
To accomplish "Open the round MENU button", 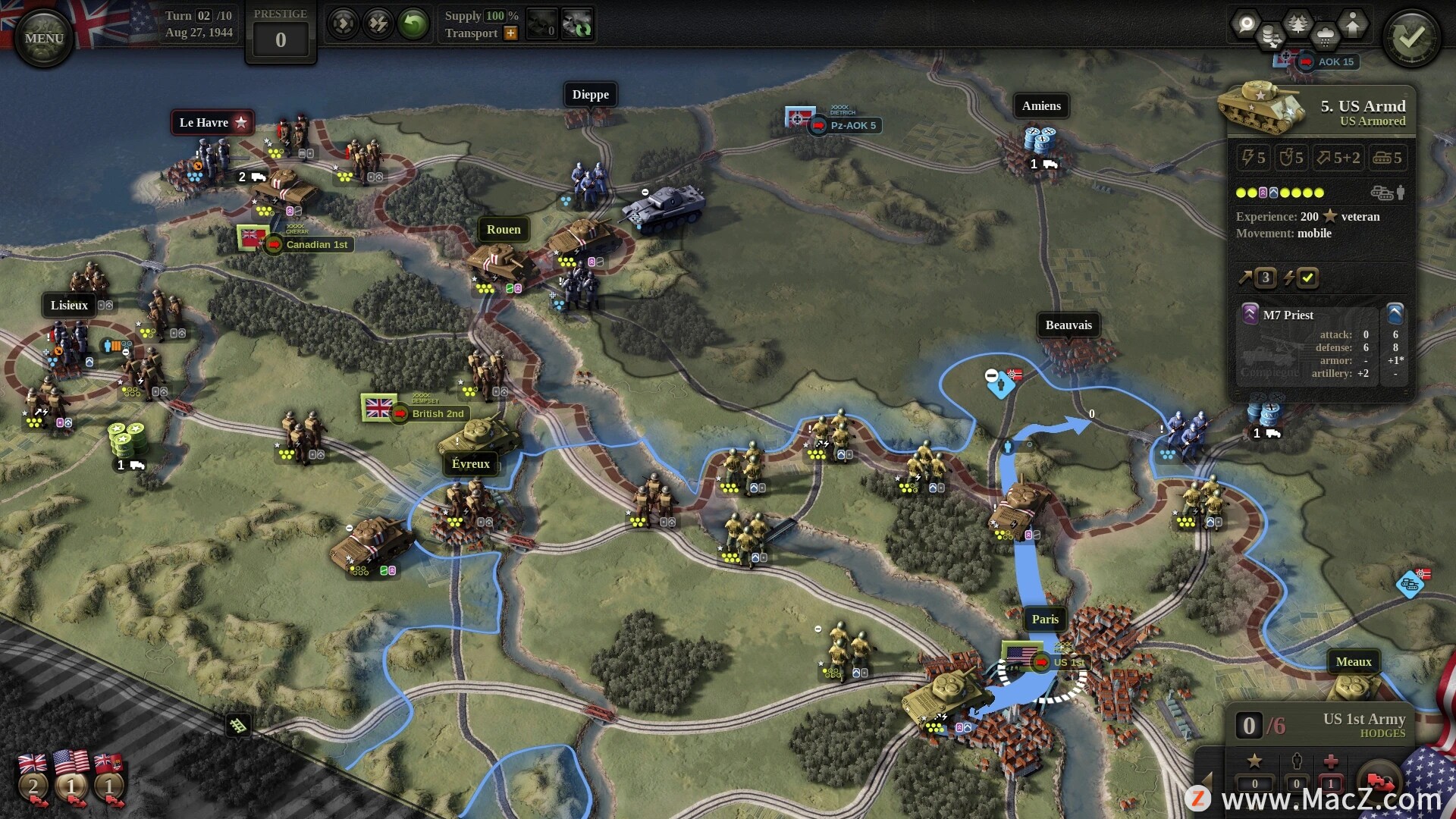I will pos(43,38).
